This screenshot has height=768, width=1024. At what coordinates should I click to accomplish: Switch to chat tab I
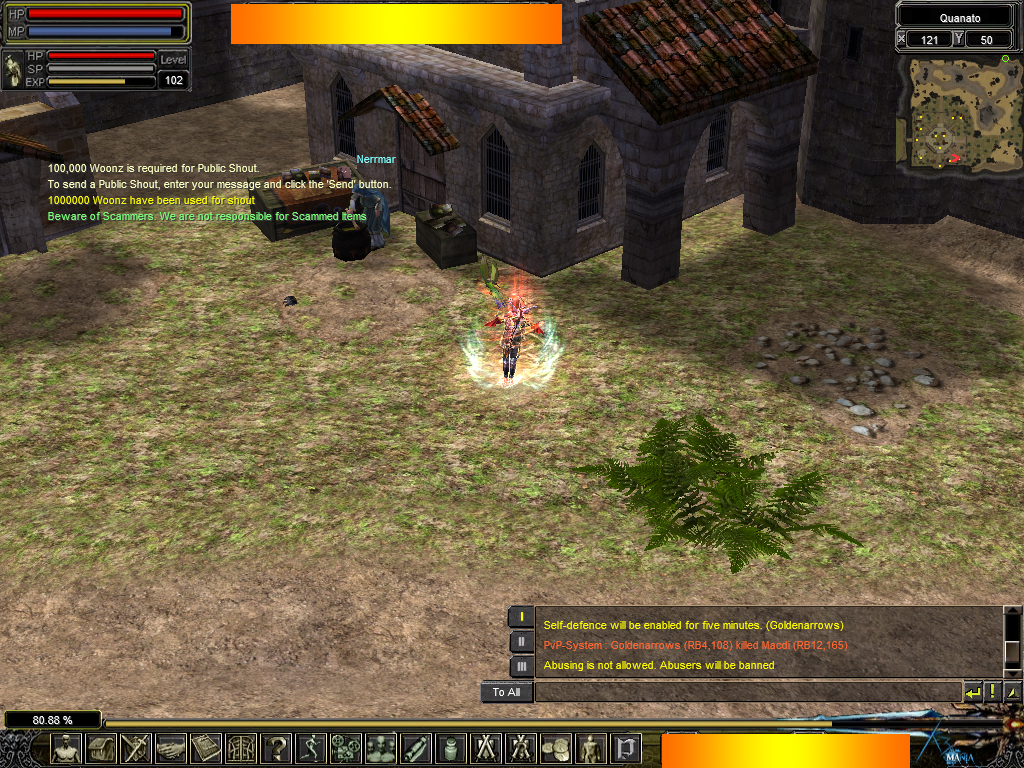[521, 617]
